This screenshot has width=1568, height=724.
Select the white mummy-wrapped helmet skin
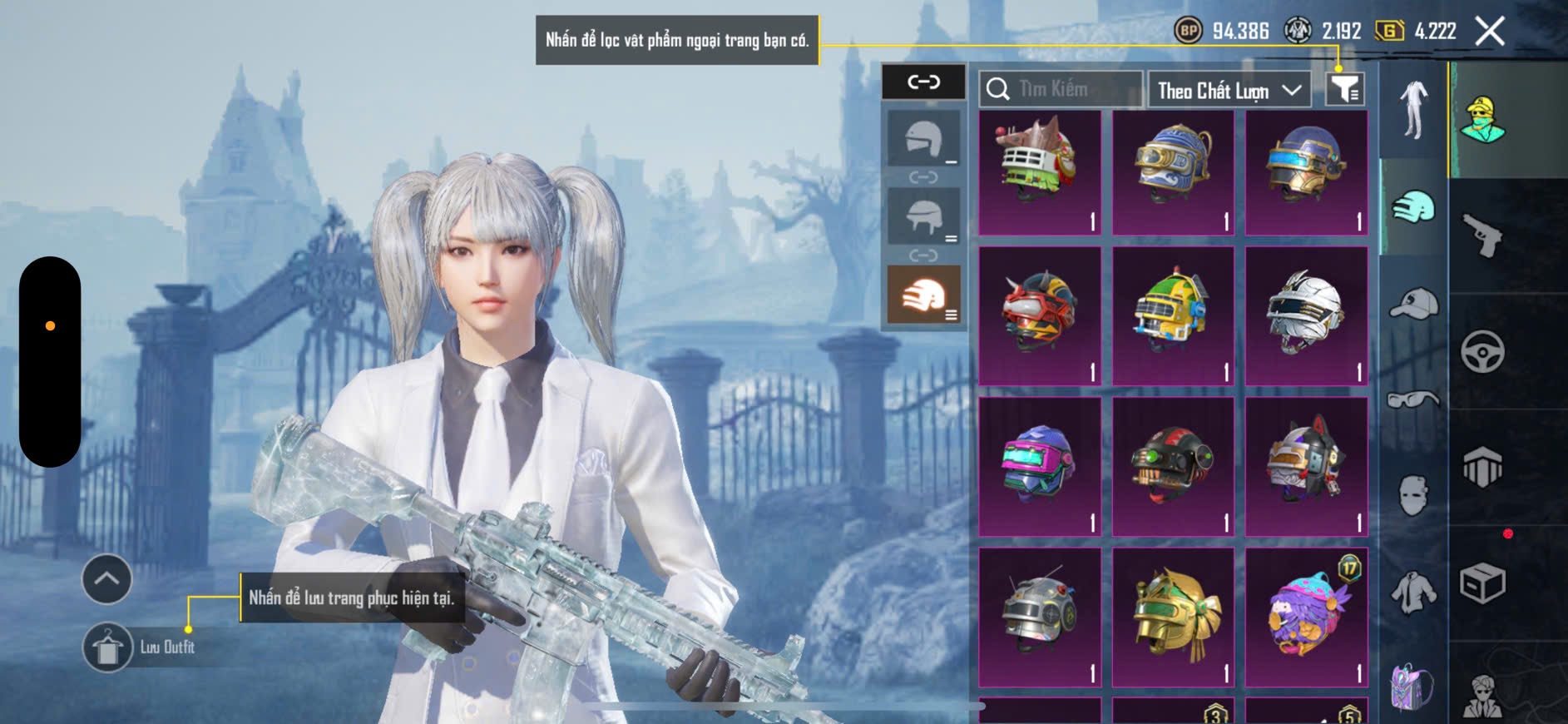click(x=1306, y=315)
